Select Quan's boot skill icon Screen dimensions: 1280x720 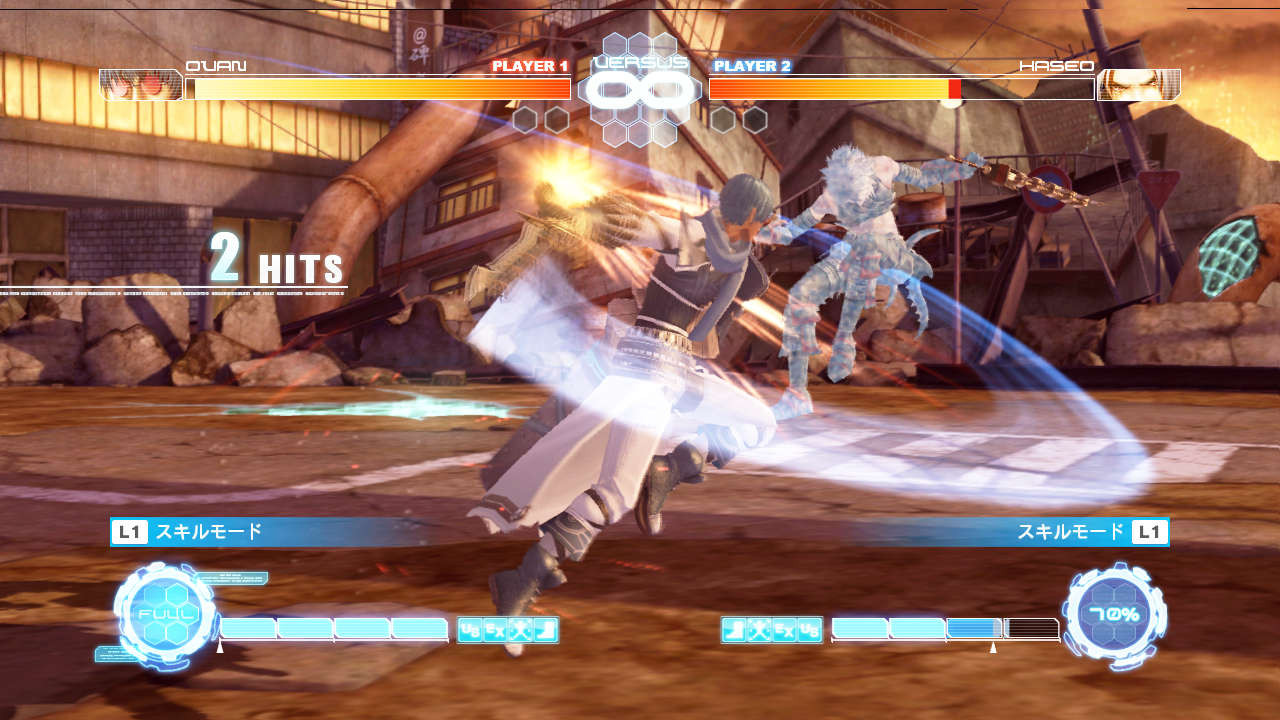tap(545, 630)
